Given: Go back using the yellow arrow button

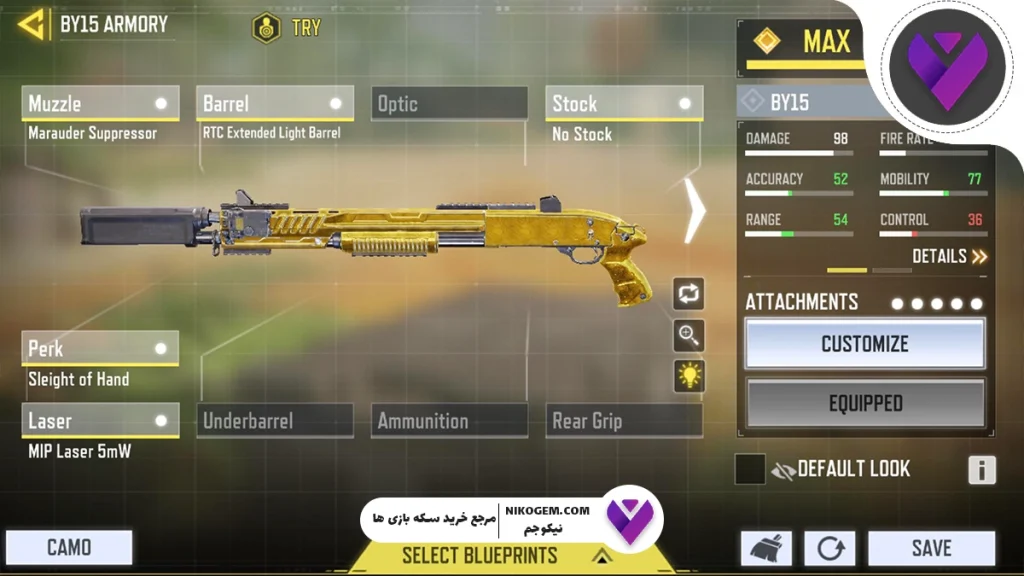Looking at the screenshot, I should [32, 24].
